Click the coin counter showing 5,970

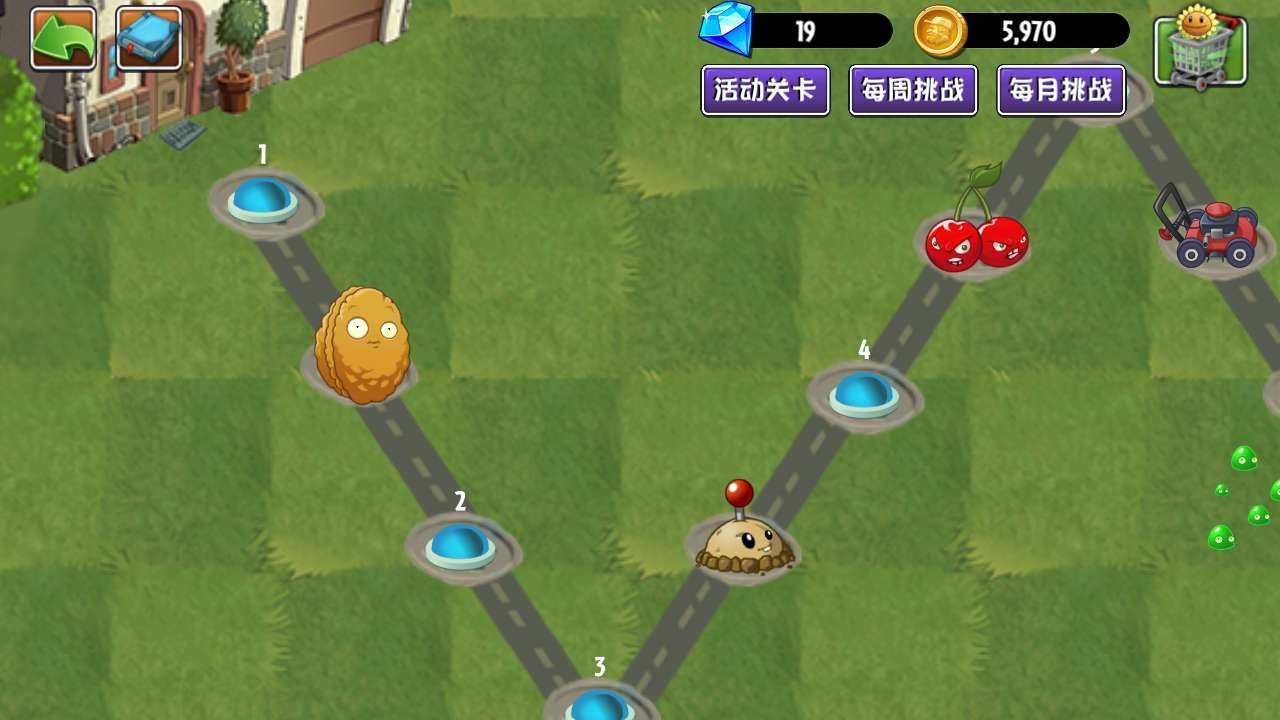point(1035,31)
